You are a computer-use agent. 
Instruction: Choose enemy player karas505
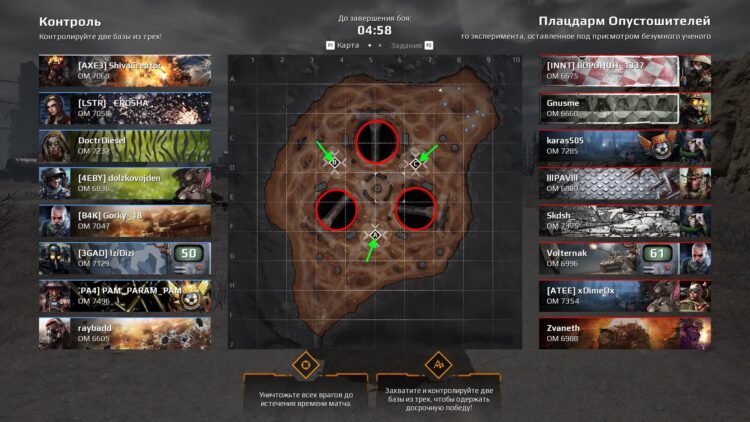click(x=625, y=146)
